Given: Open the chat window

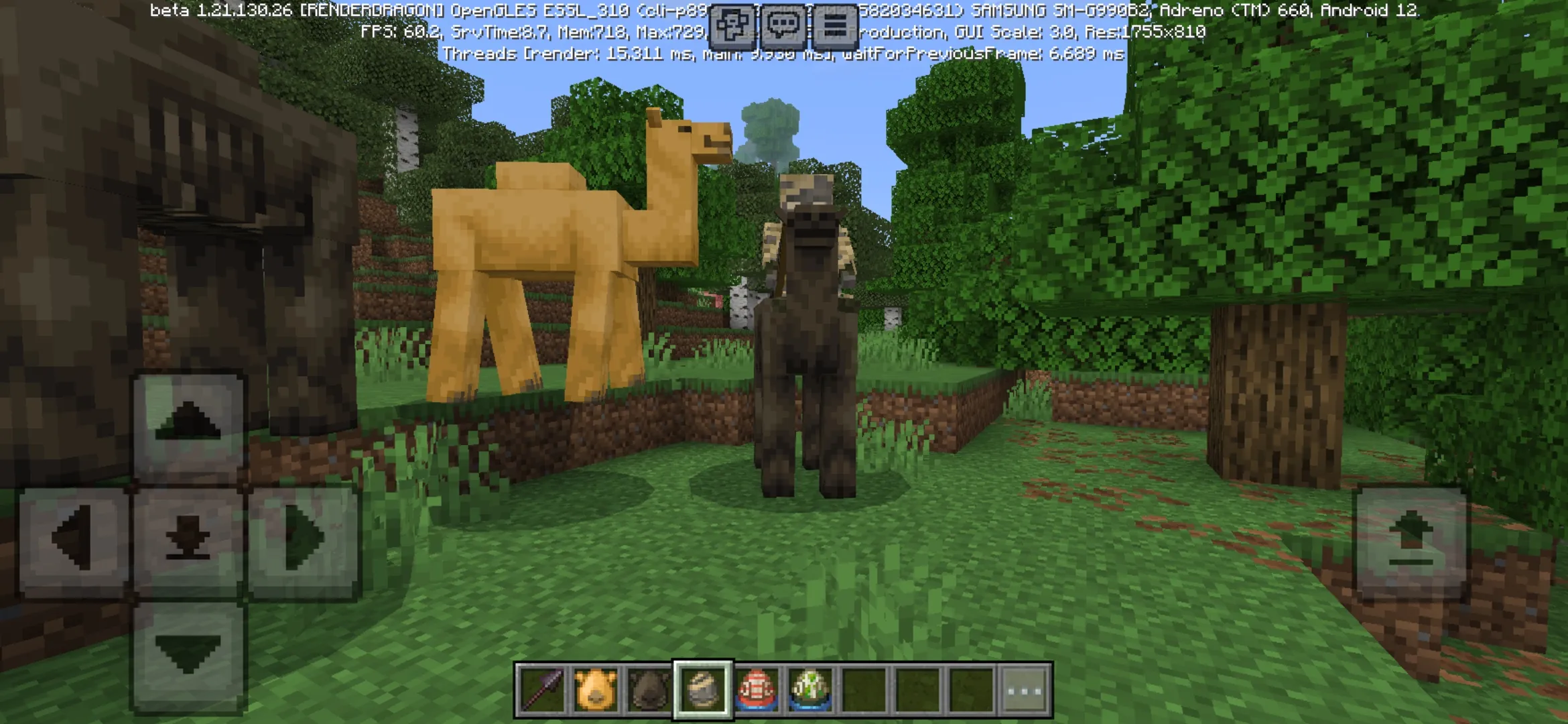Looking at the screenshot, I should 784,25.
